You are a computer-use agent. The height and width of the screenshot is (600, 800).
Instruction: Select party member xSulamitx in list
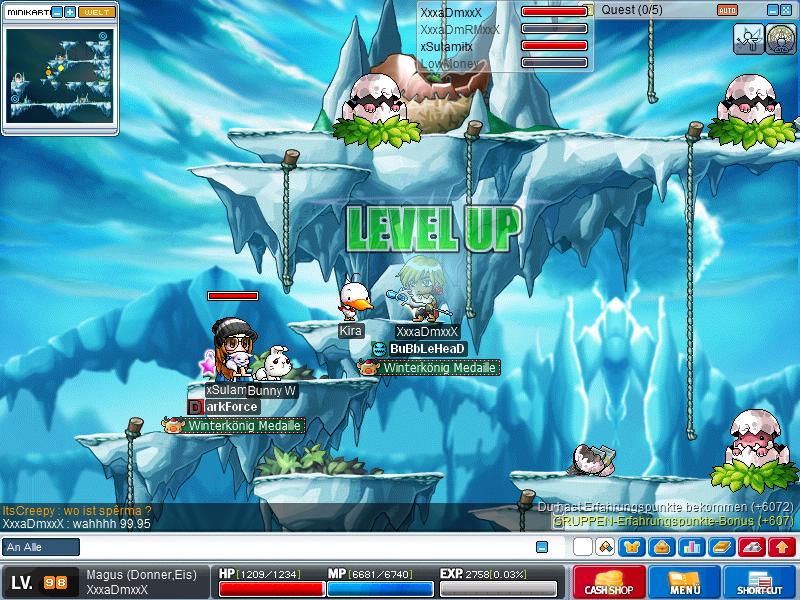click(446, 46)
